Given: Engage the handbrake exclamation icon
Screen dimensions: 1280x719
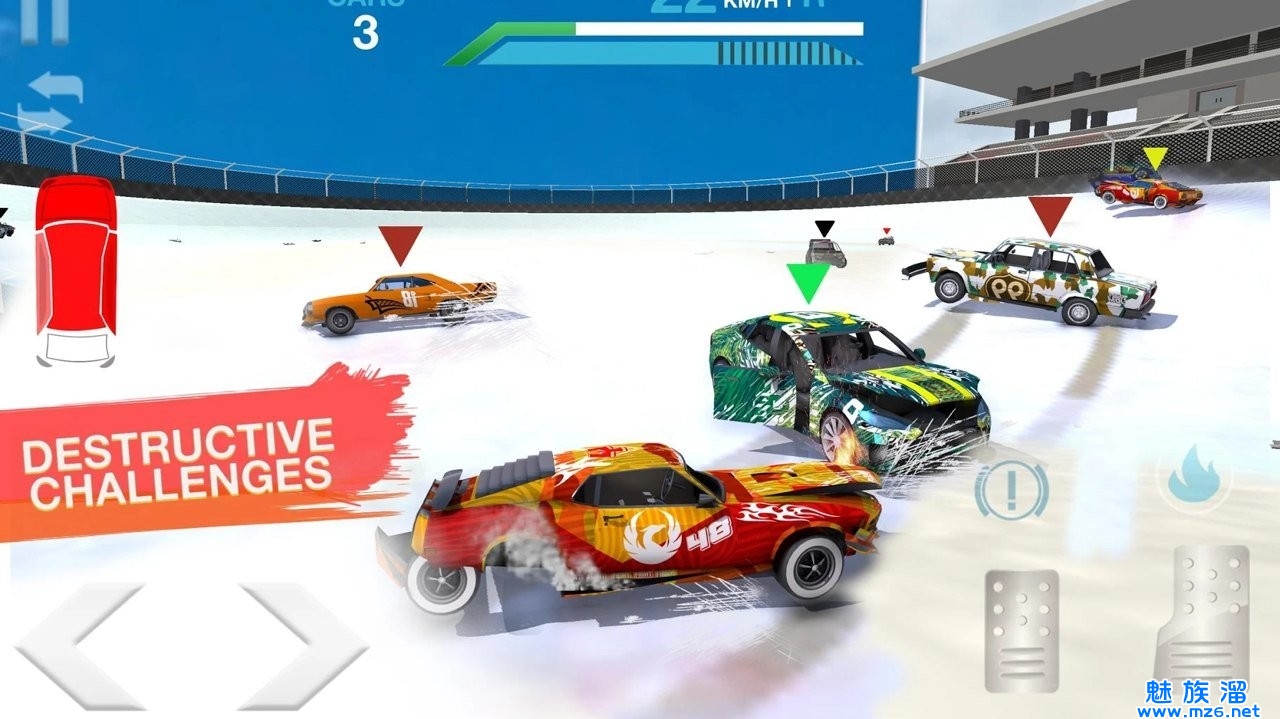Looking at the screenshot, I should coord(1011,489).
